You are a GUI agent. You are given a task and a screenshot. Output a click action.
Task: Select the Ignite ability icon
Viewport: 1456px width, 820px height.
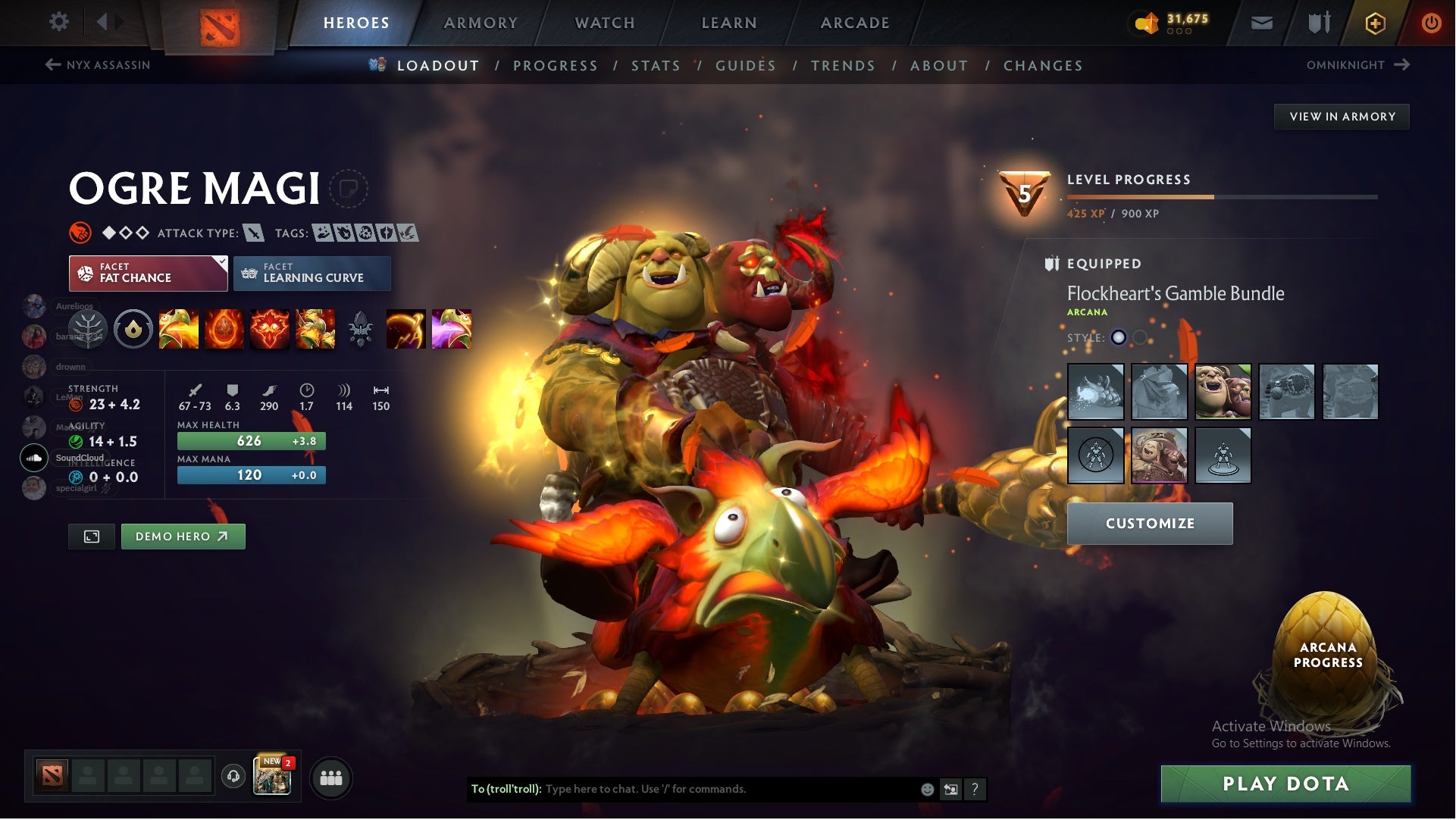click(x=224, y=329)
